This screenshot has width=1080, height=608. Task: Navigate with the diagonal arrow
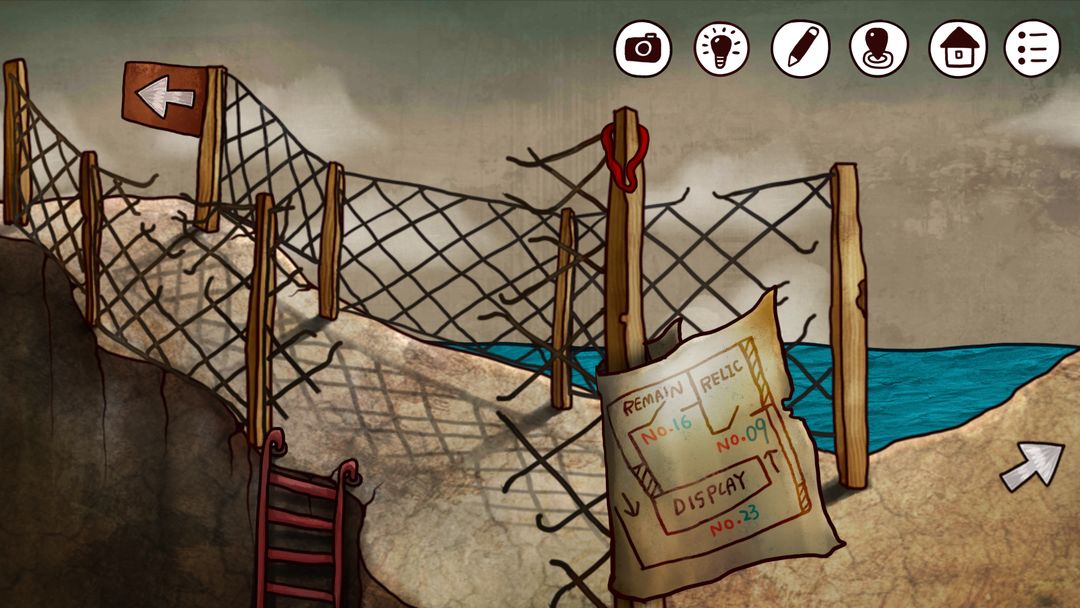1032,465
